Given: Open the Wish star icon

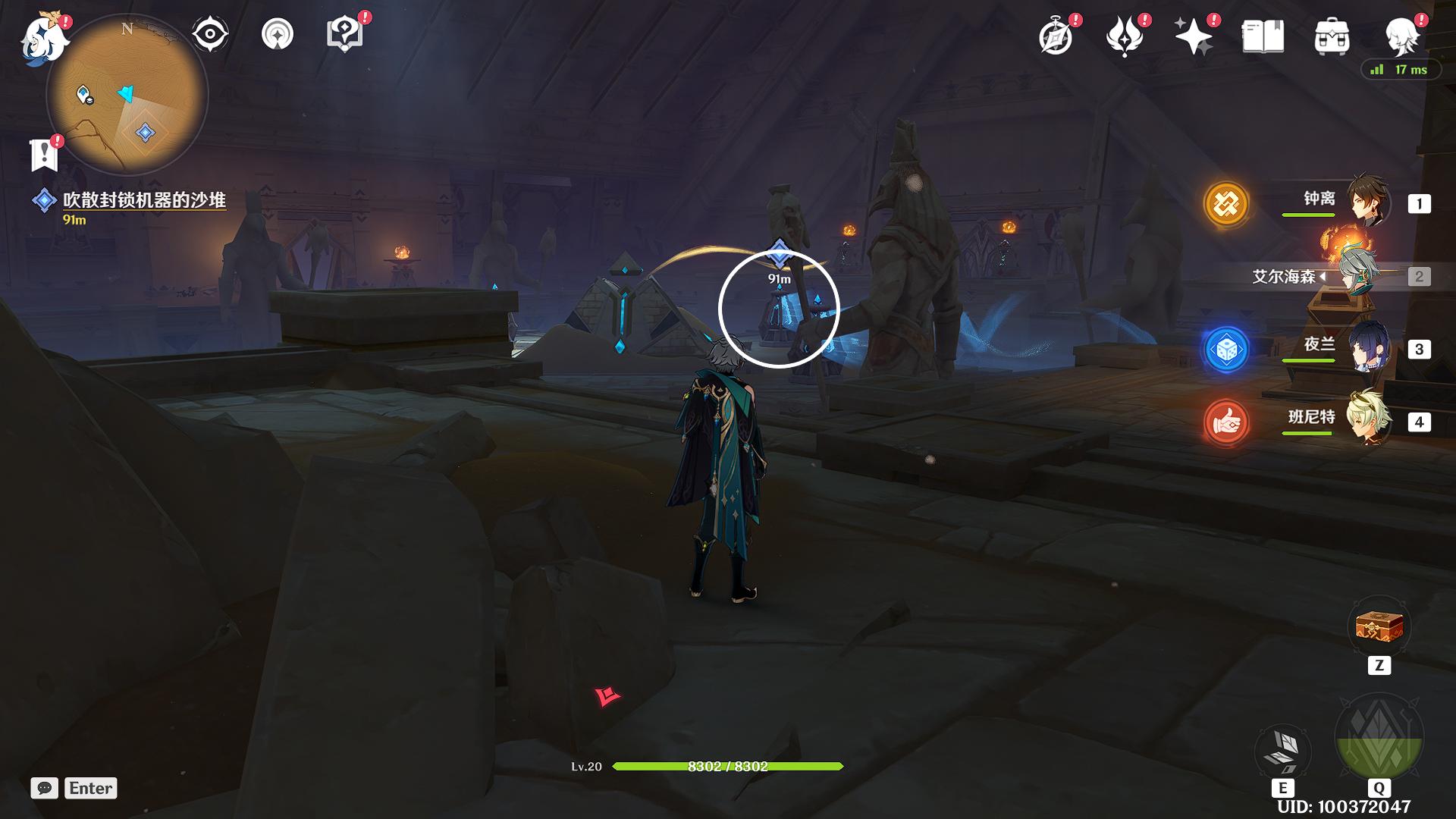Looking at the screenshot, I should (x=1193, y=36).
